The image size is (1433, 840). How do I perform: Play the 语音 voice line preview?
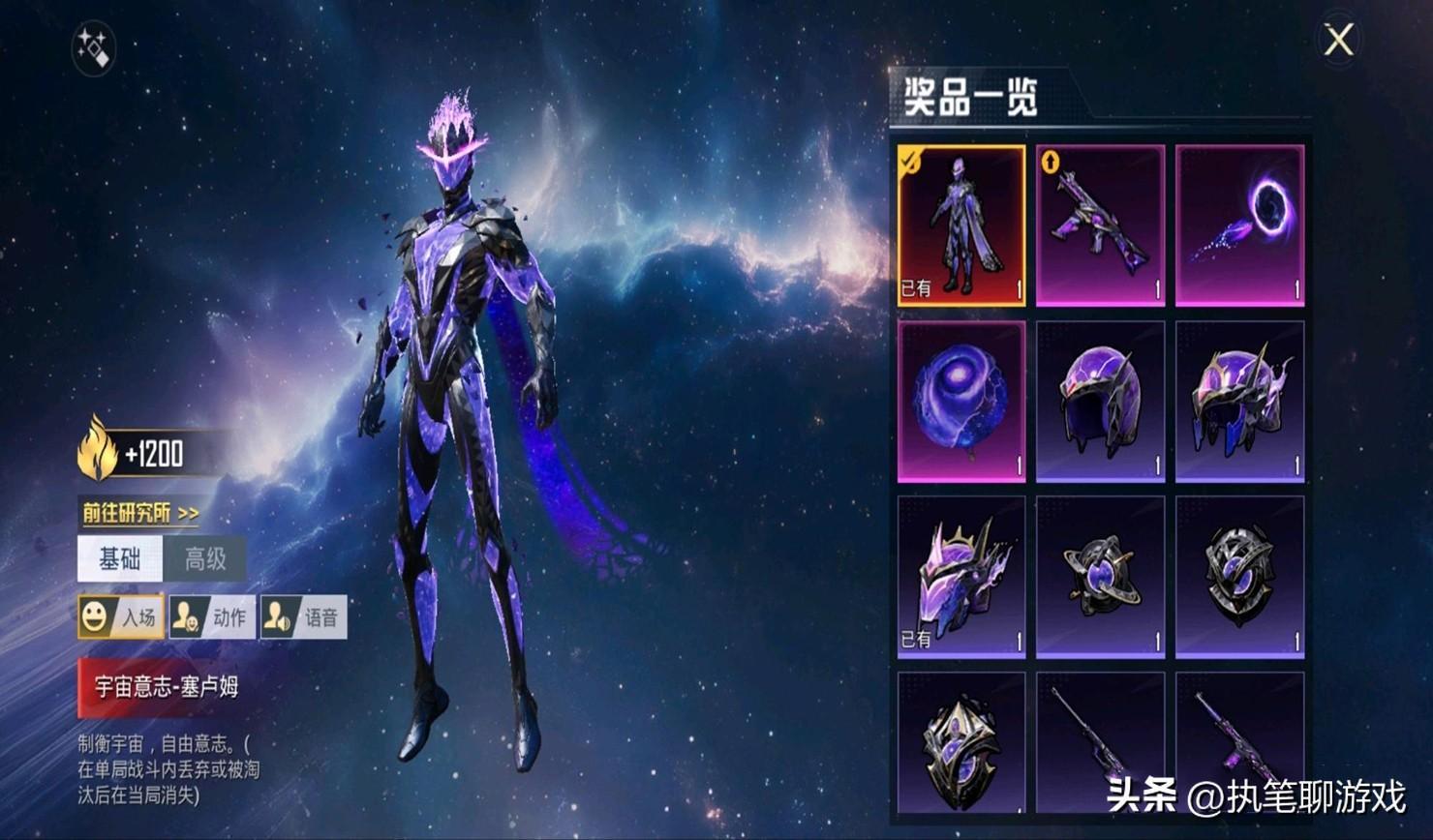tap(303, 617)
